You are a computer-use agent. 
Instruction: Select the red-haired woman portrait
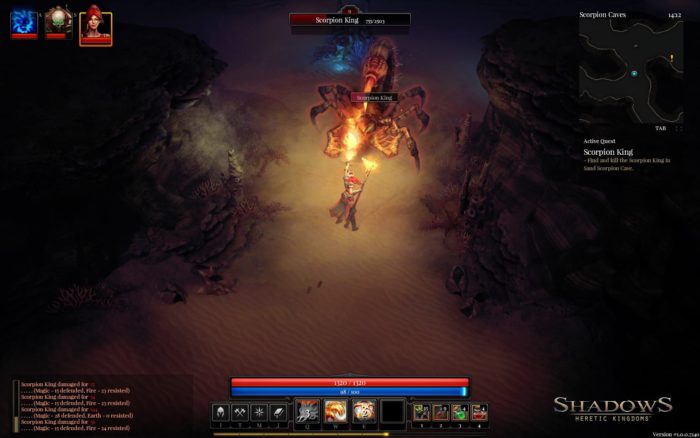coord(95,24)
